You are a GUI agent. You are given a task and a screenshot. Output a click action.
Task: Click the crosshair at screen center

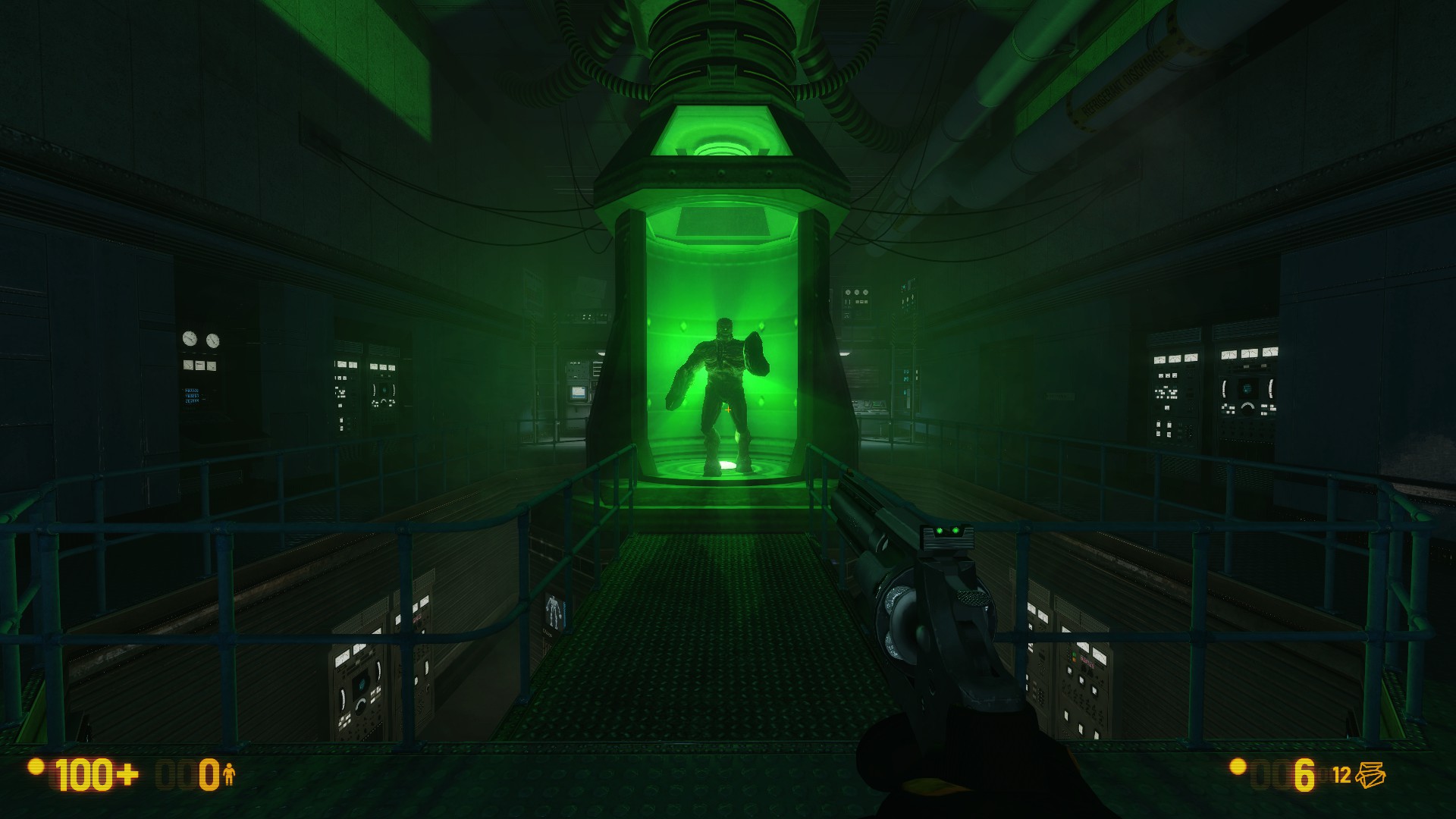pyautogui.click(x=728, y=409)
